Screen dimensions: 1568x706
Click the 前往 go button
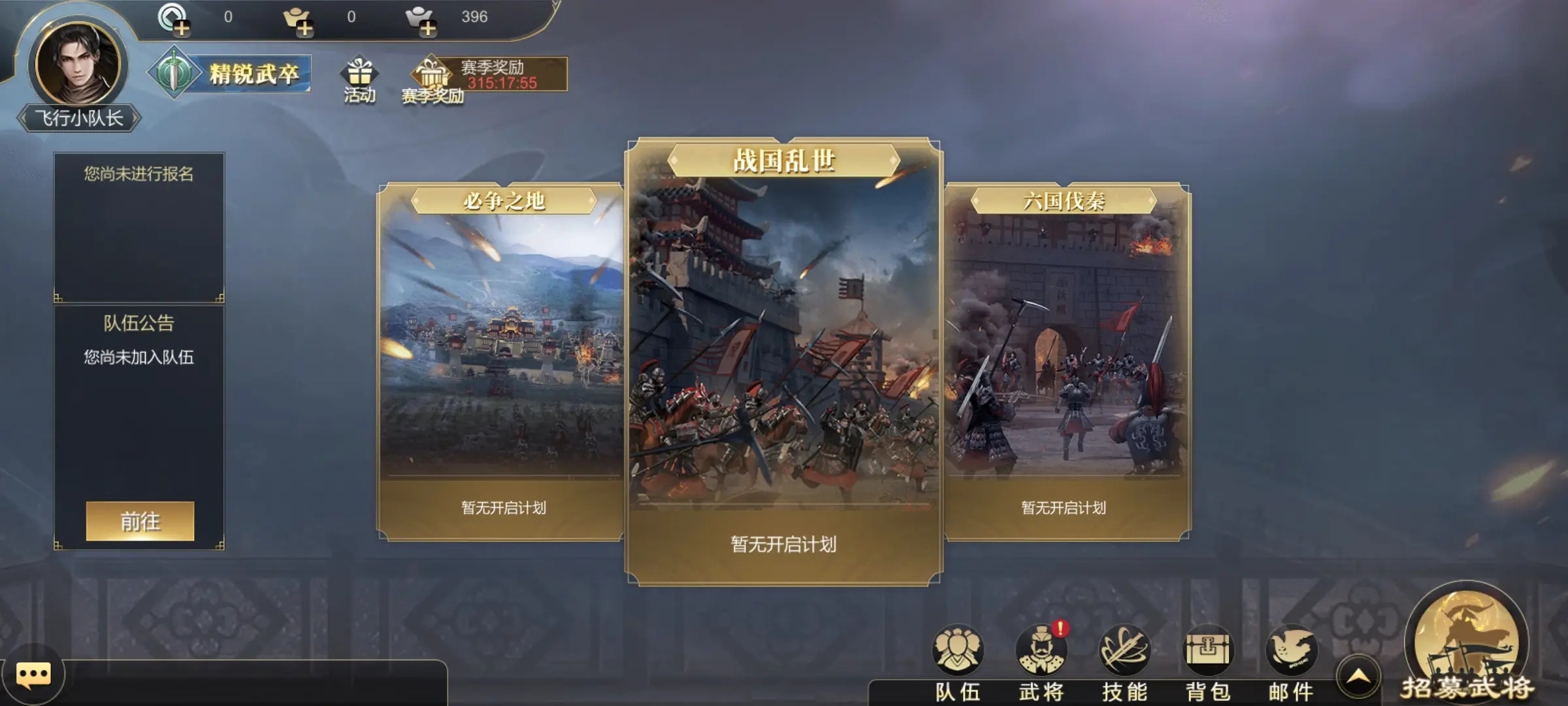click(x=140, y=521)
